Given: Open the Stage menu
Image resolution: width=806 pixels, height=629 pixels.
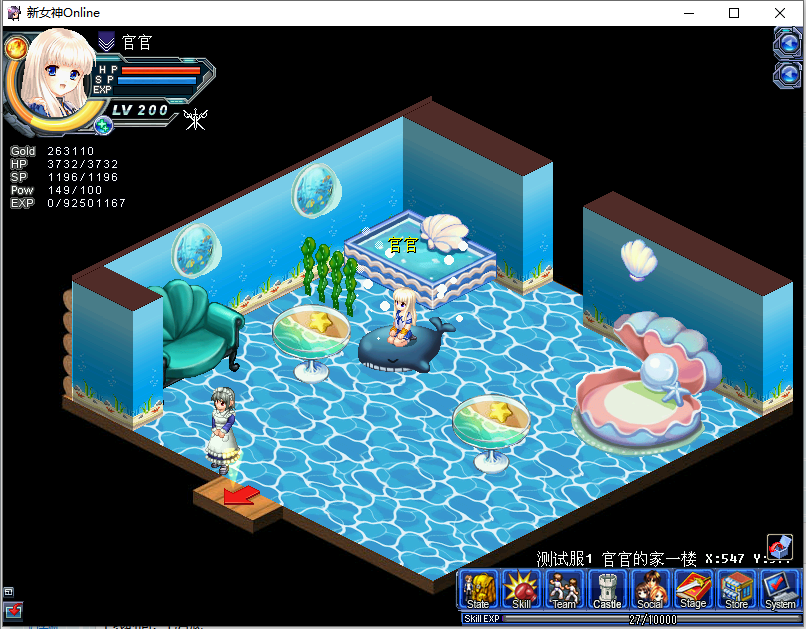Looking at the screenshot, I should 693,590.
